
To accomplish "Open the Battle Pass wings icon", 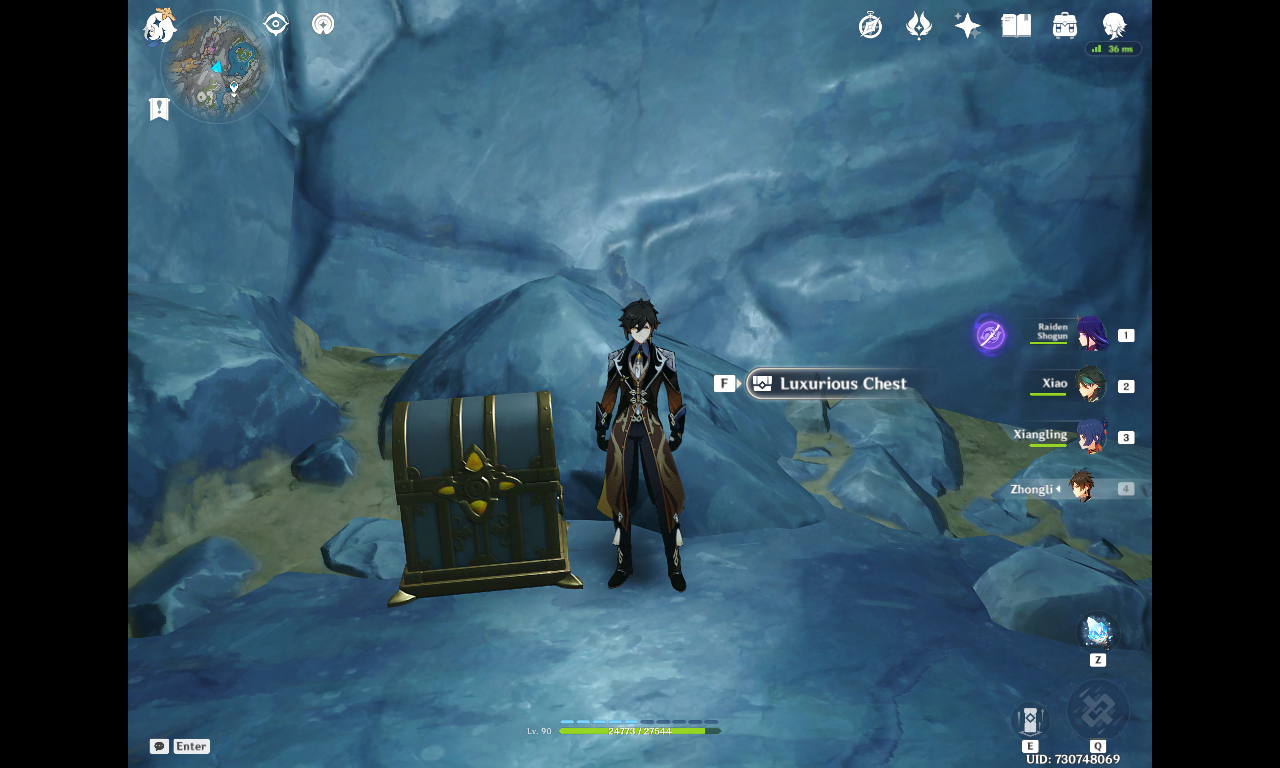I will pyautogui.click(x=917, y=25).
